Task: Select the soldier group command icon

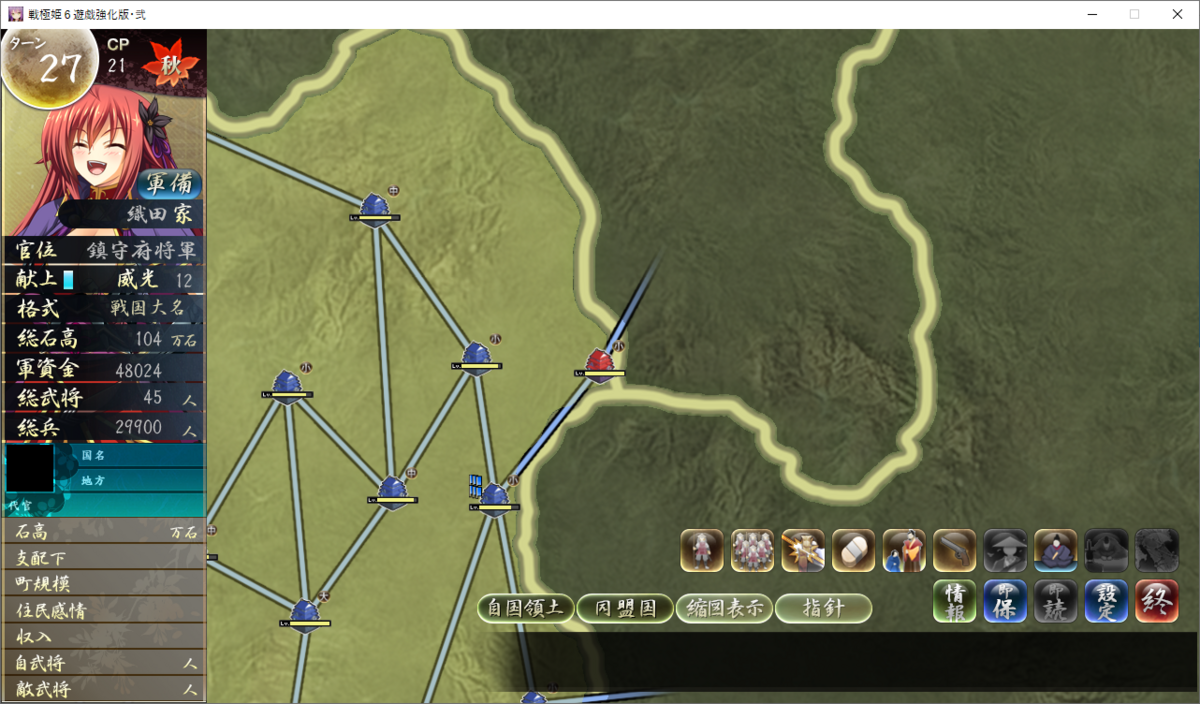Action: (x=752, y=550)
